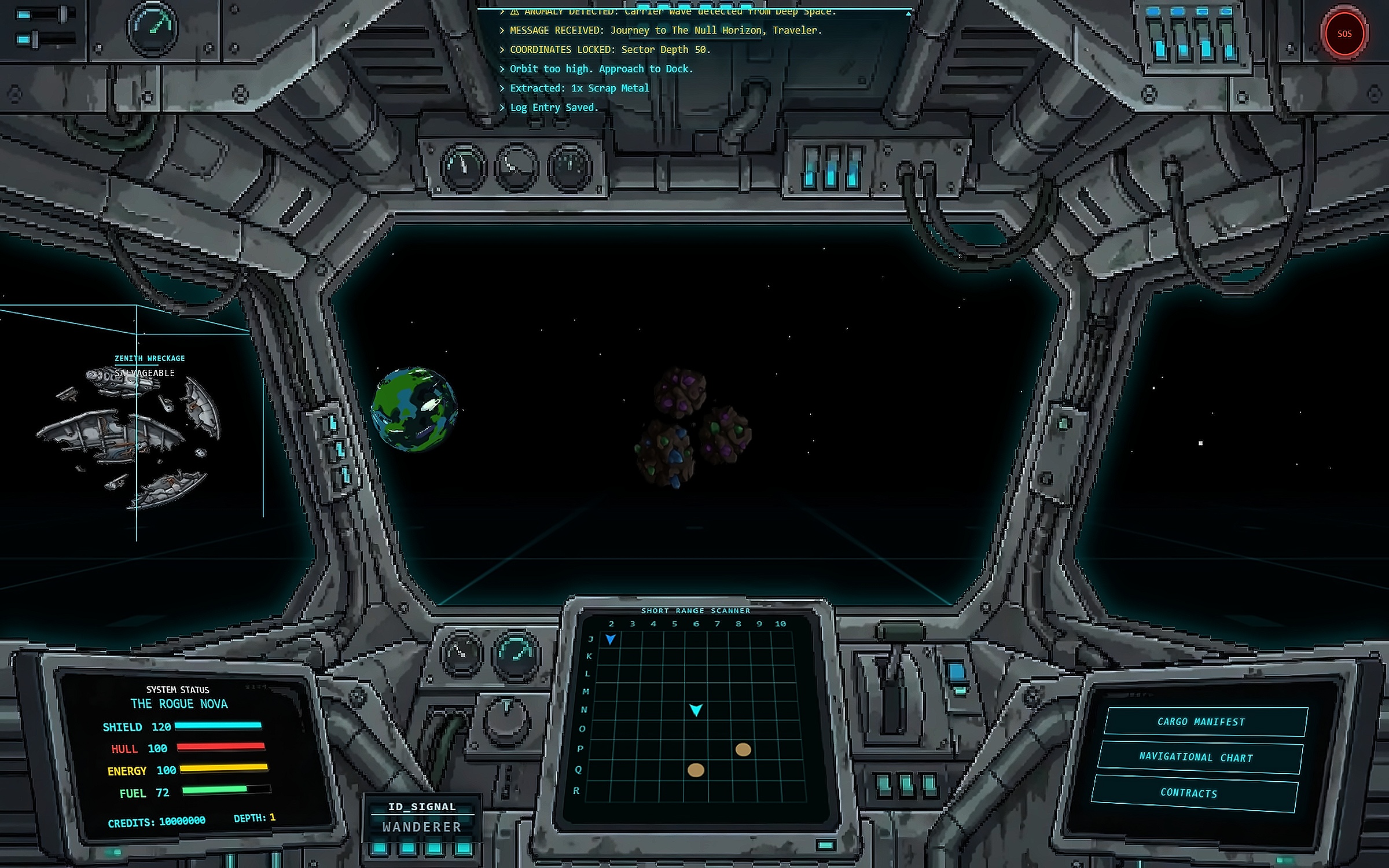
Task: View available Contracts
Action: coord(1192,793)
